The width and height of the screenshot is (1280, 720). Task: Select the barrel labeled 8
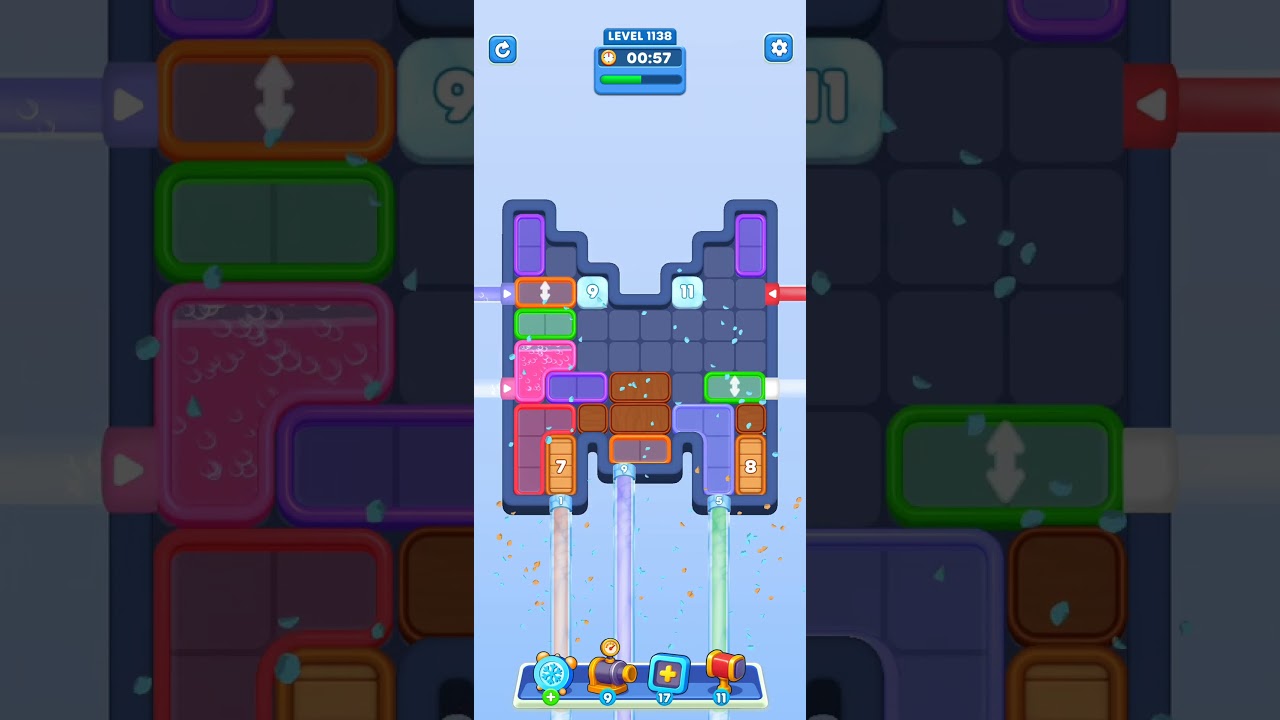coord(750,464)
